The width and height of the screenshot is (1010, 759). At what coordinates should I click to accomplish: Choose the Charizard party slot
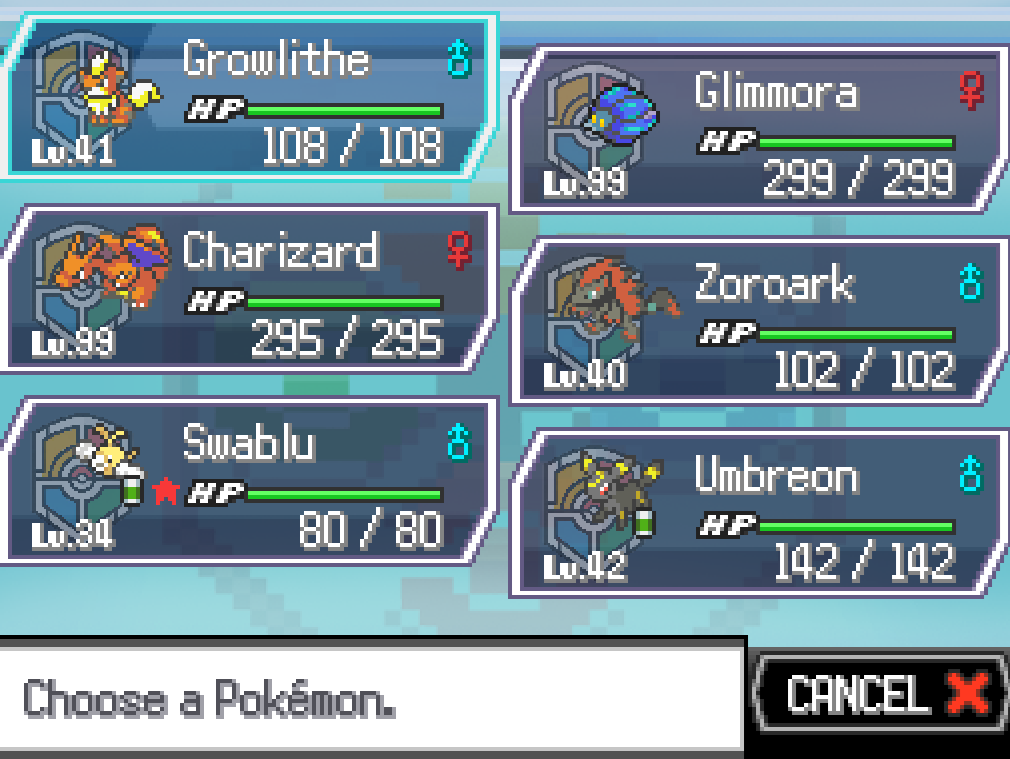click(x=250, y=289)
